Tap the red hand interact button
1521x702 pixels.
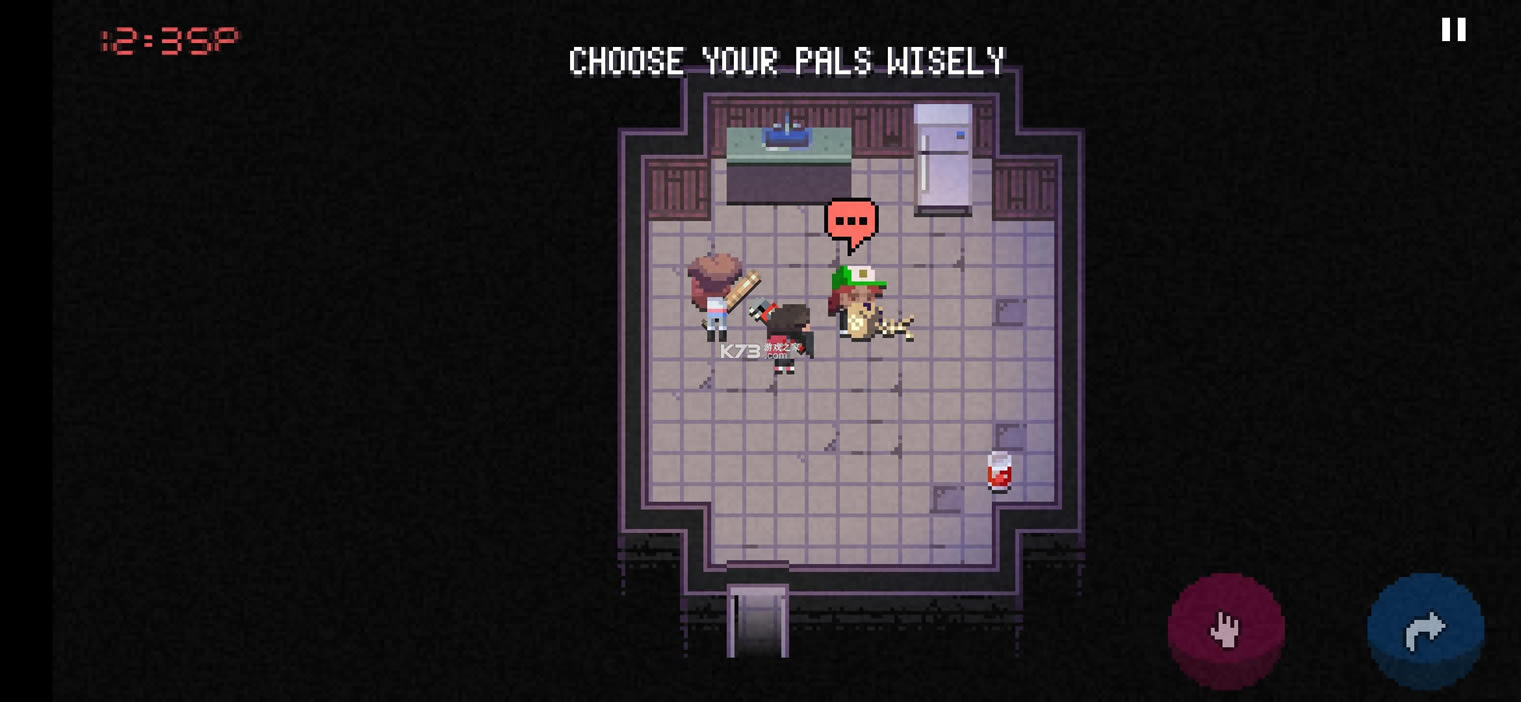coord(1226,630)
